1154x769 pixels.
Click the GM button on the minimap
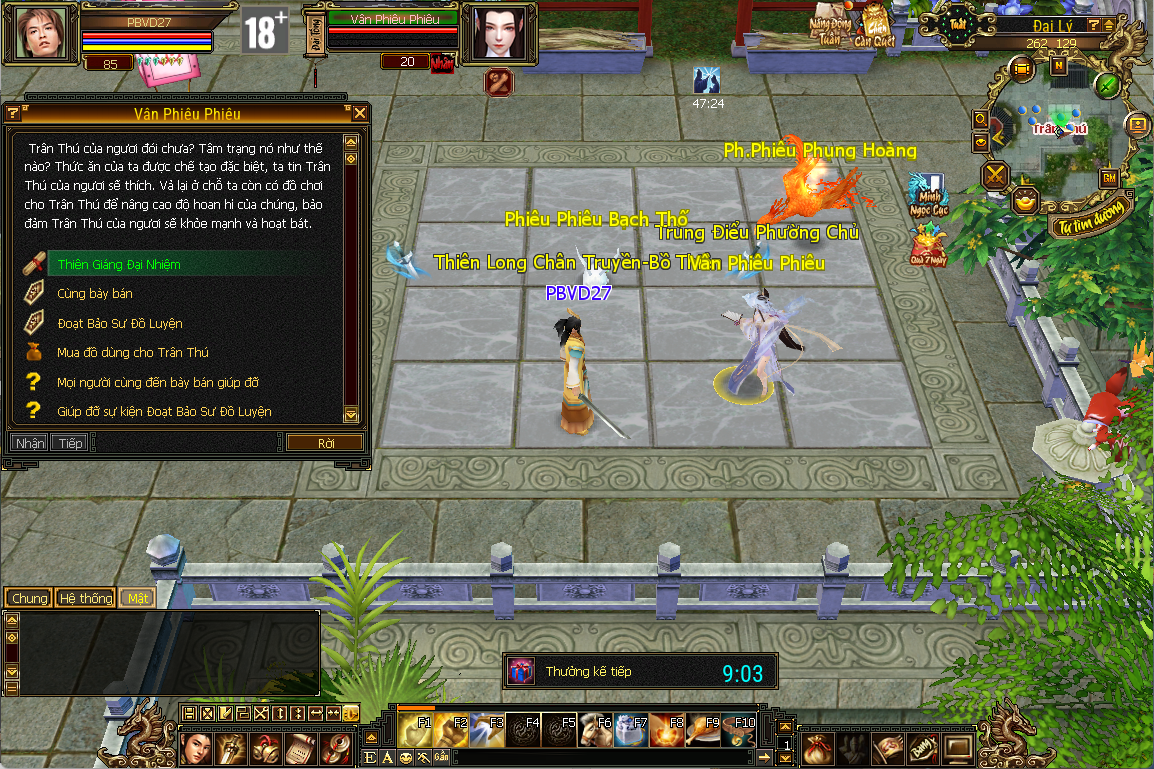click(x=1109, y=178)
